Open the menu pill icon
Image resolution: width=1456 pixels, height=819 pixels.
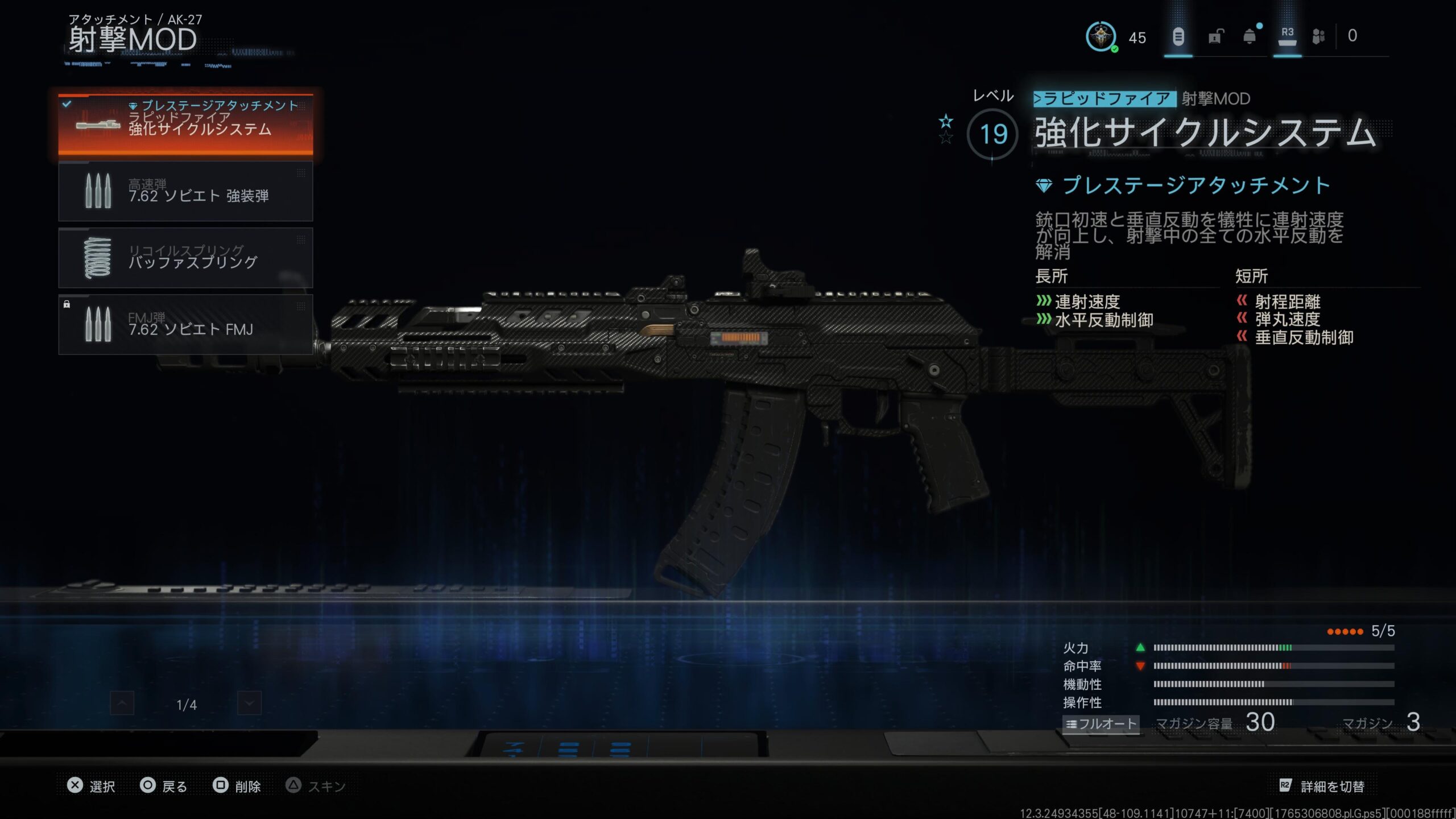coord(1178,37)
